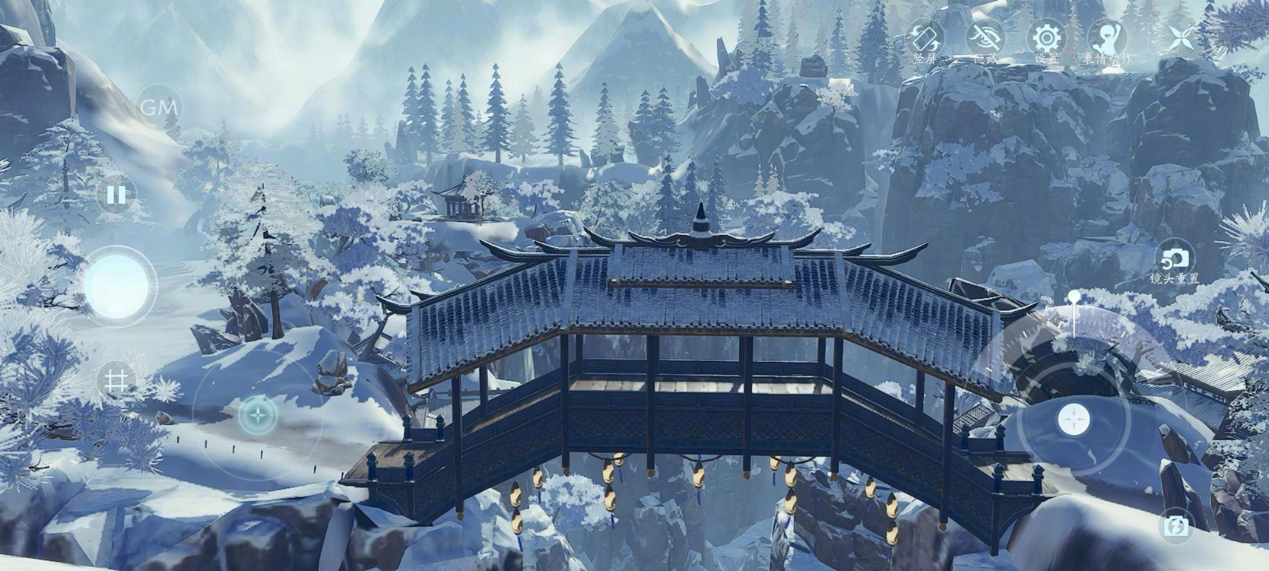Switch to portrait mode (竖屏)
This screenshot has height=571, width=1269.
coord(925,41)
